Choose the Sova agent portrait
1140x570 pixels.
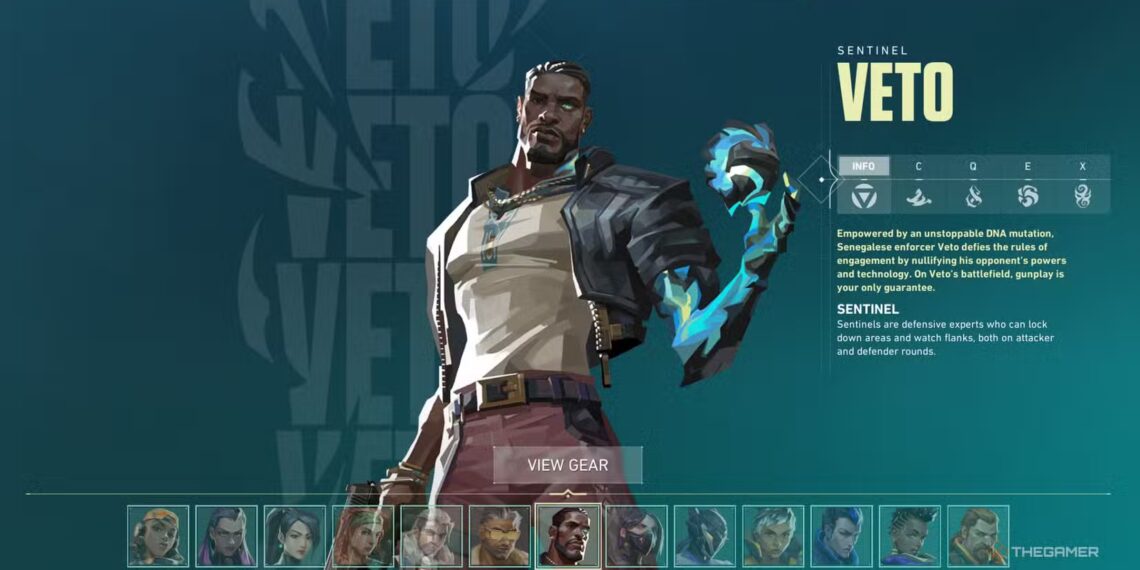point(431,536)
